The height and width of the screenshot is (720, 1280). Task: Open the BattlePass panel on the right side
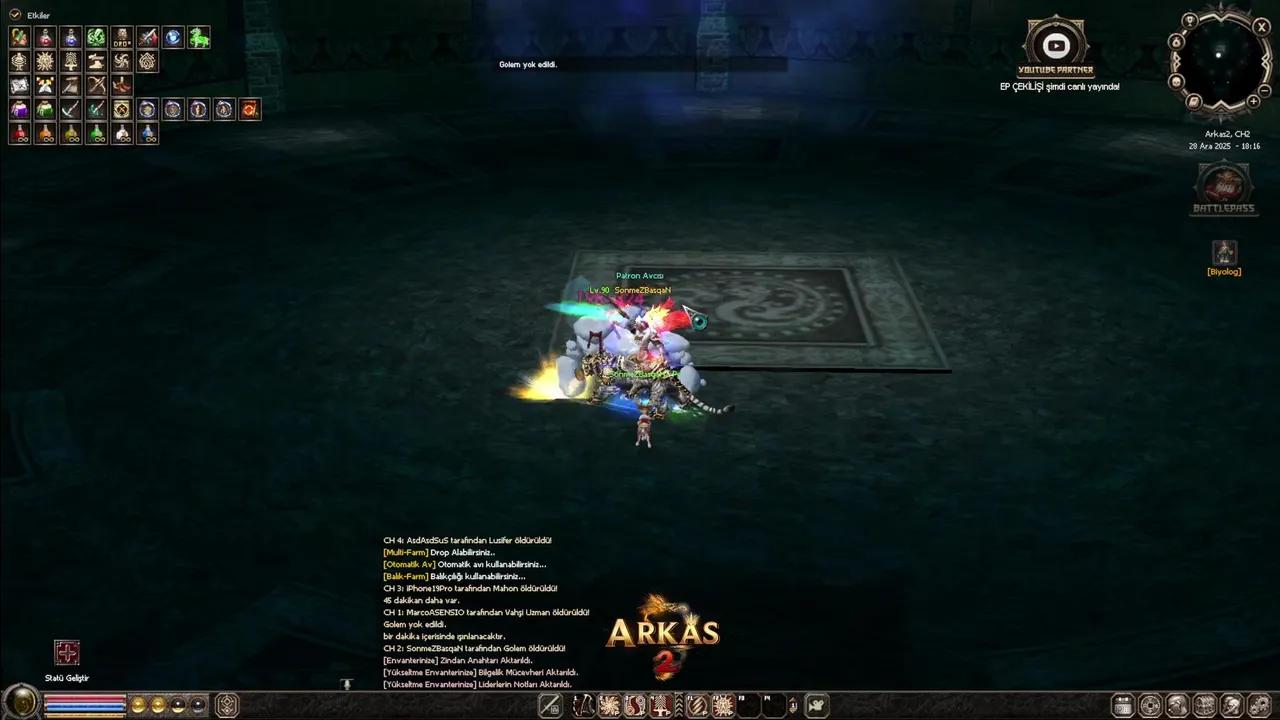[x=1224, y=188]
